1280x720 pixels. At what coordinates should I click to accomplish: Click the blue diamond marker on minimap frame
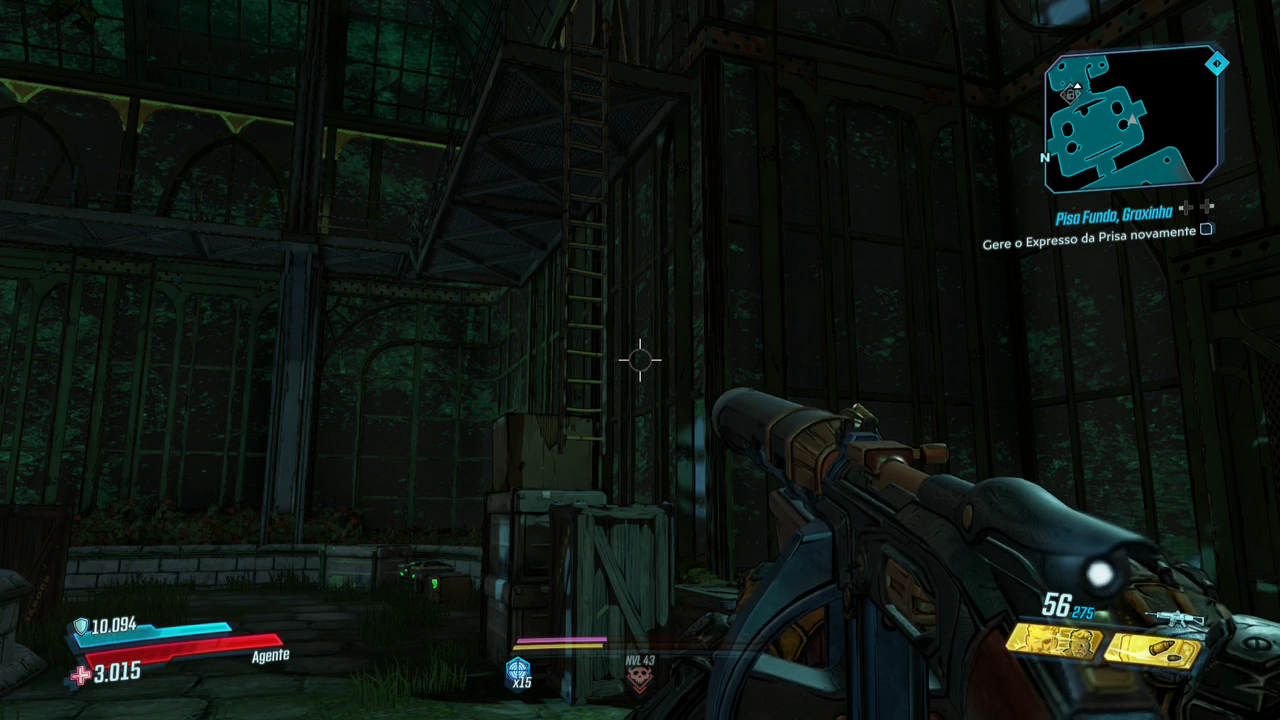coord(1216,64)
